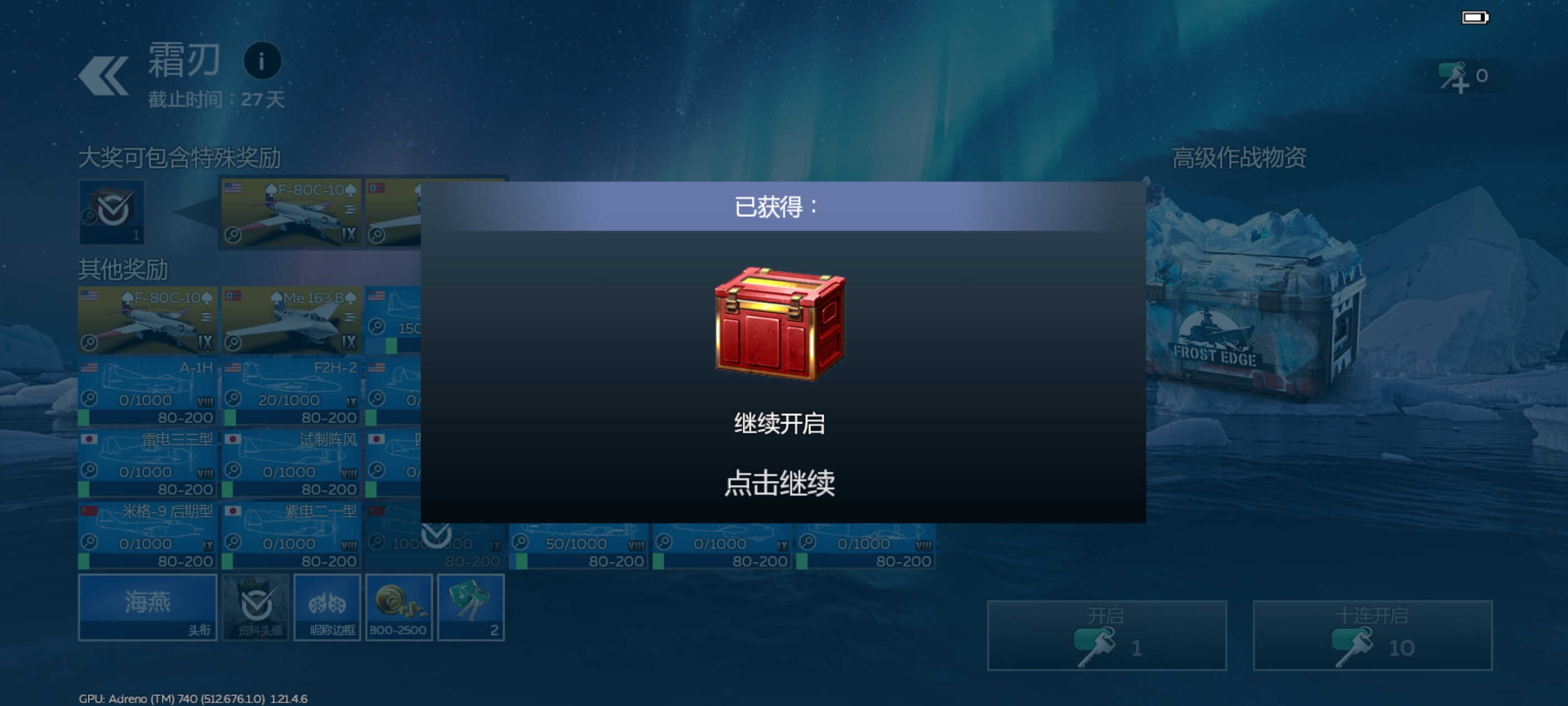Click the magnifier icon on the Me 163 B card
Screen dimensions: 1568x706
[234, 342]
